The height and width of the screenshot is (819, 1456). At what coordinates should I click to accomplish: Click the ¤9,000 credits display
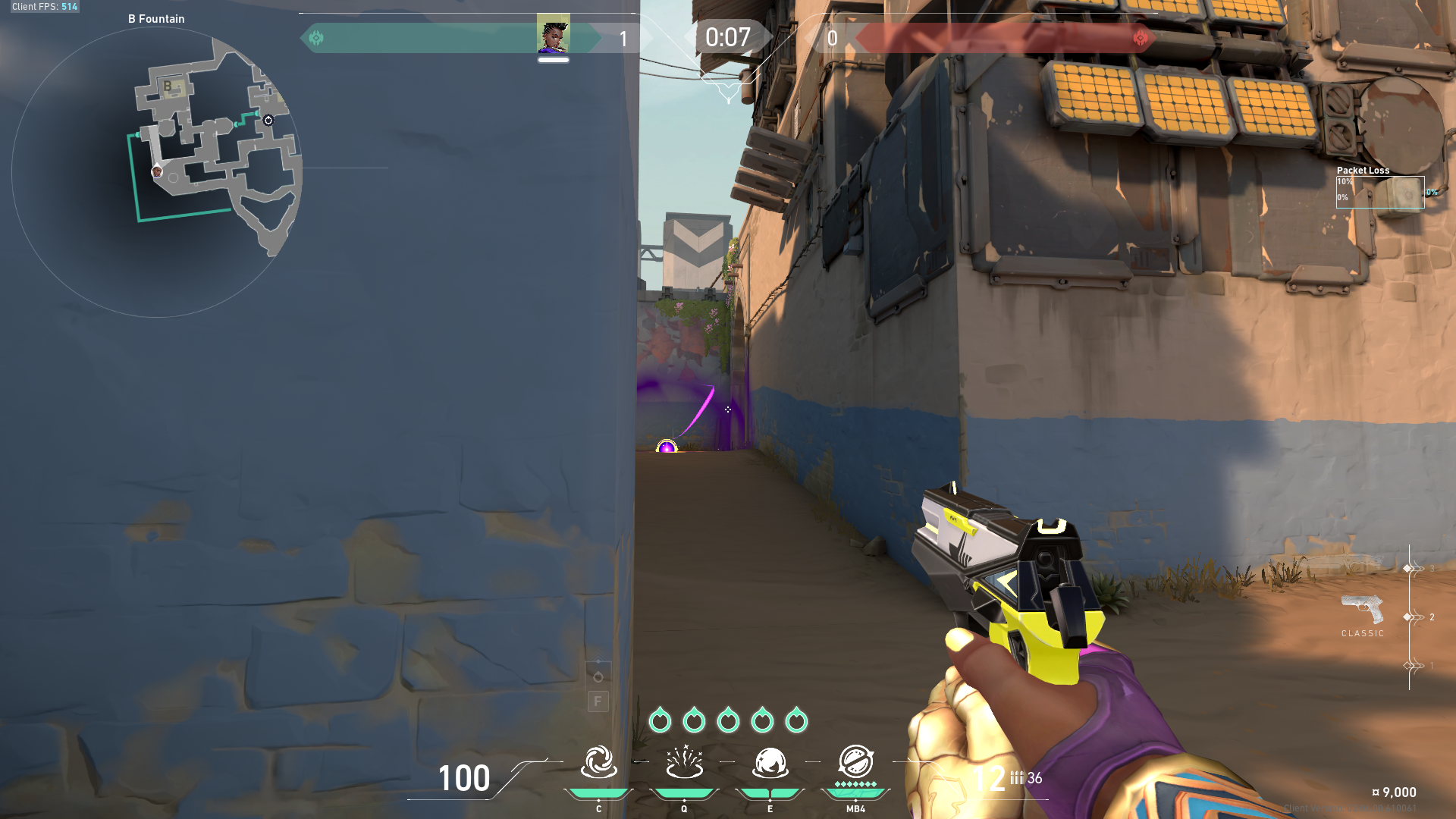(1395, 792)
